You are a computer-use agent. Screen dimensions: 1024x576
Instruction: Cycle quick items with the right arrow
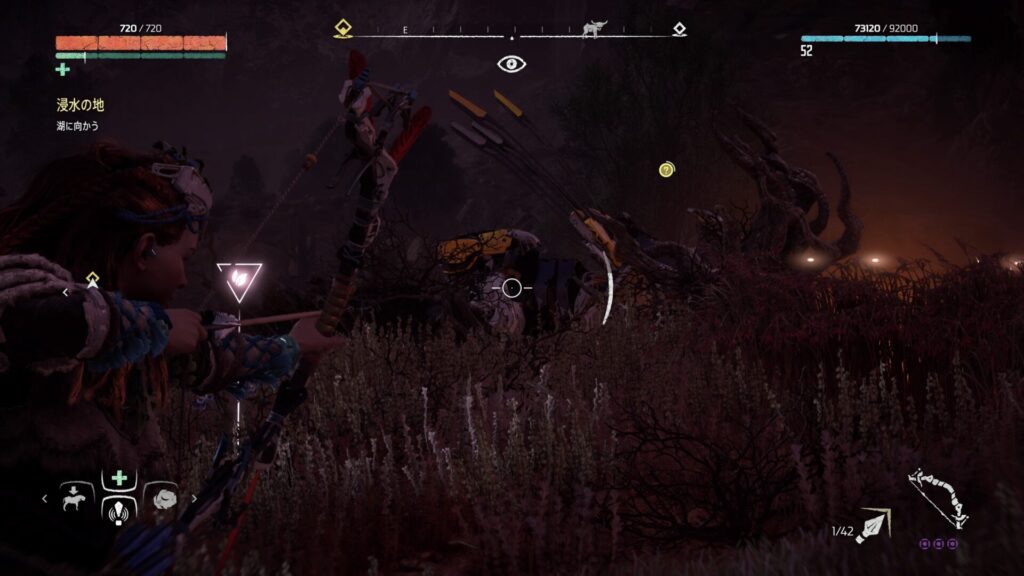[x=194, y=497]
